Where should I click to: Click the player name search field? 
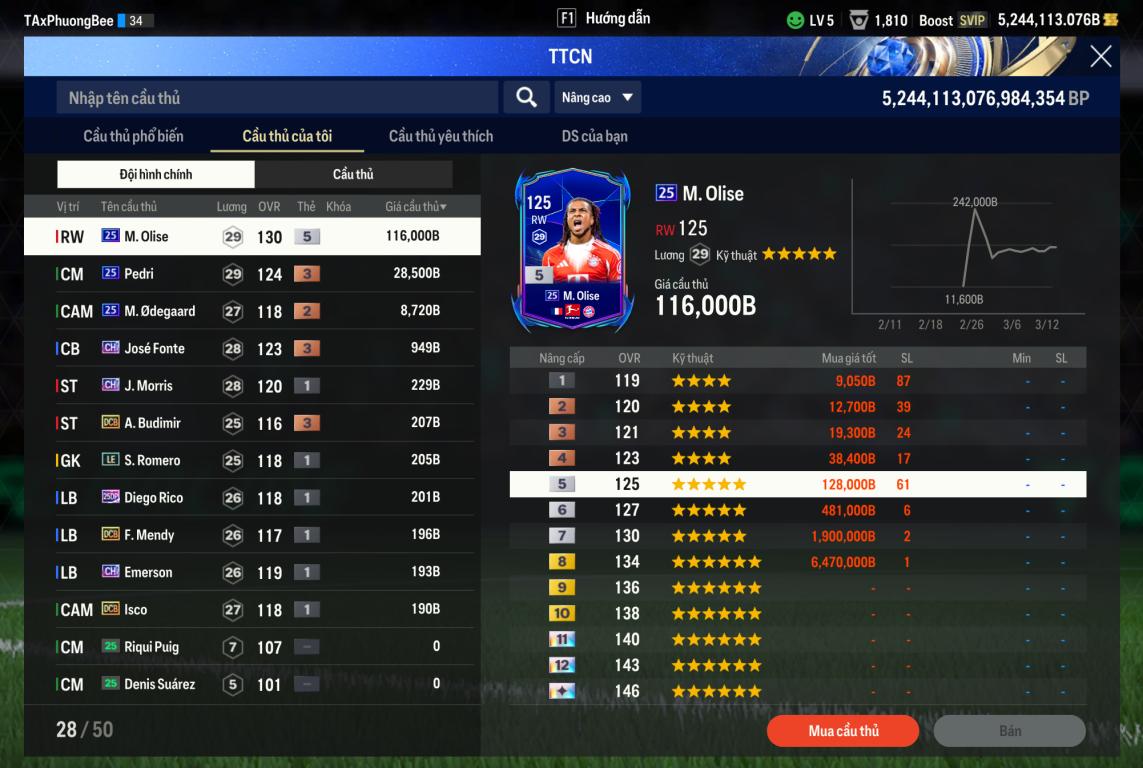pos(277,98)
